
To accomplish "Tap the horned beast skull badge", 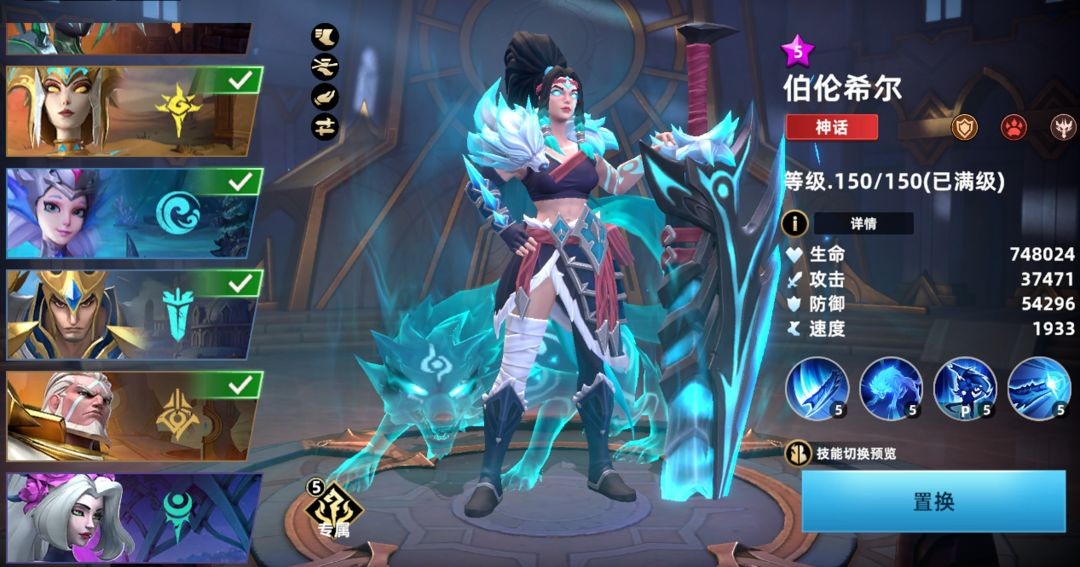I will point(1062,127).
